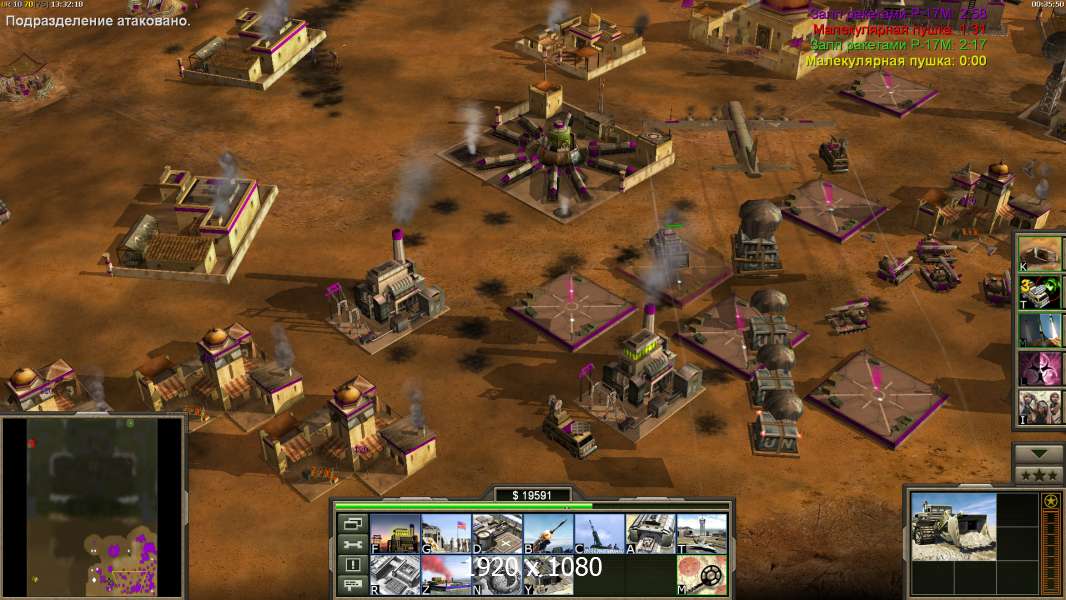Select the satellite dish (N) build icon

(x=497, y=575)
